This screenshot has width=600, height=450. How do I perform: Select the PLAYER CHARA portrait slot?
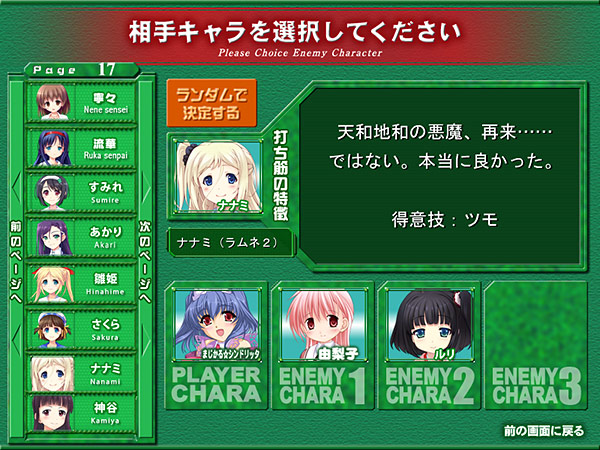(x=217, y=341)
